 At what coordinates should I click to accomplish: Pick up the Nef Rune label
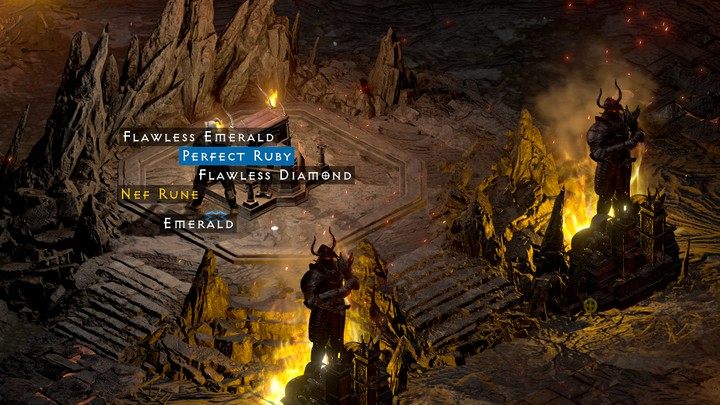point(155,194)
